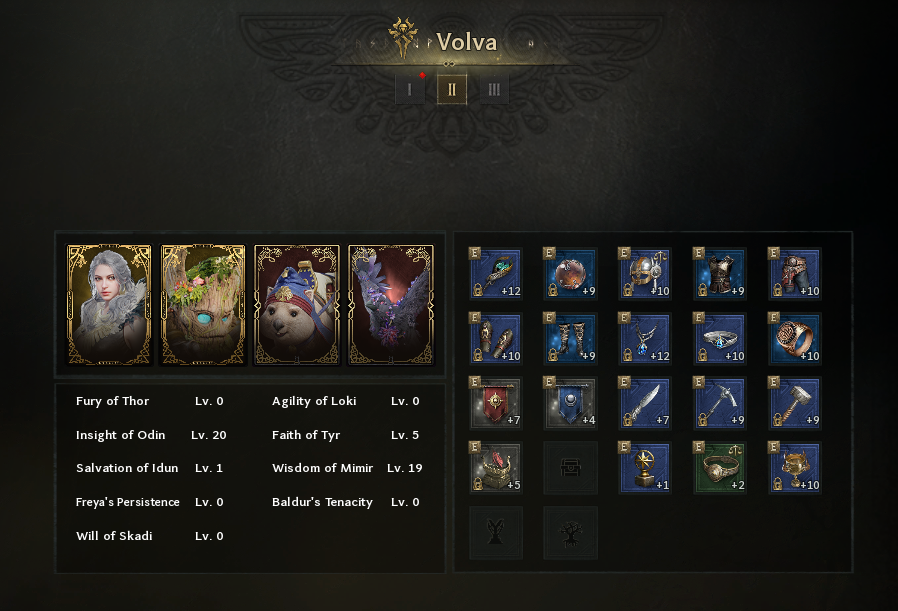This screenshot has height=611, width=898.
Task: Switch to preset tab I
Action: (x=409, y=89)
